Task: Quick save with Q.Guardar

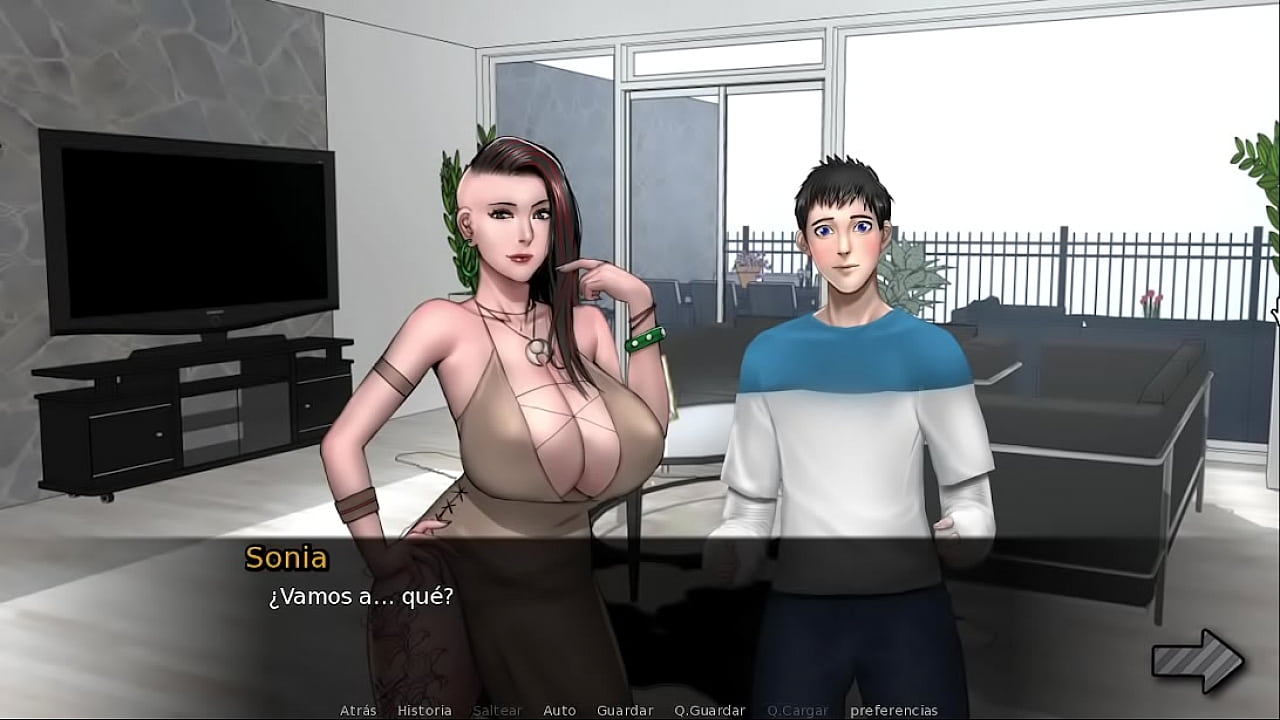Action: click(709, 710)
